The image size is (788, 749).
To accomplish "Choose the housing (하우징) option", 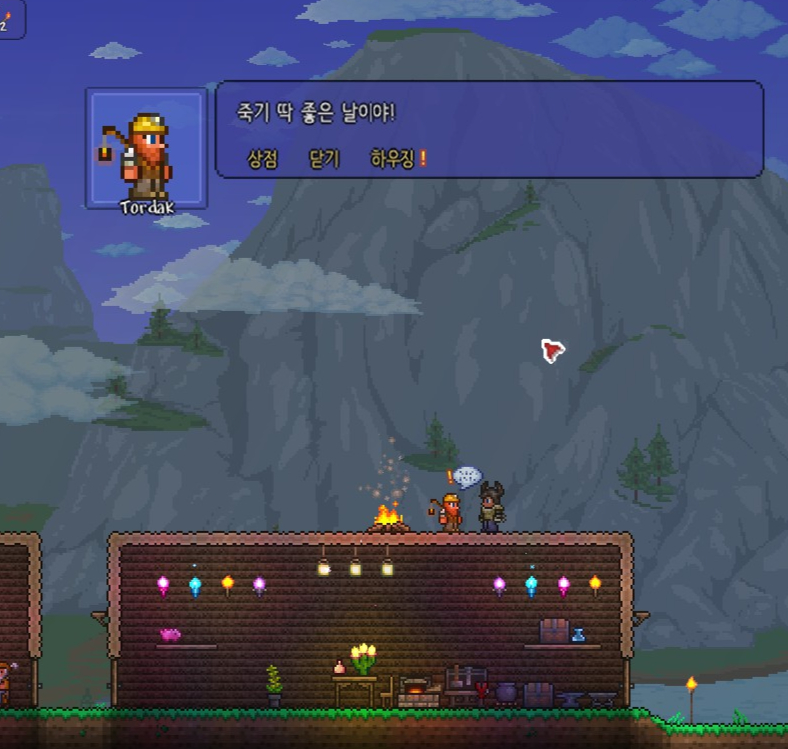I will 392,159.
